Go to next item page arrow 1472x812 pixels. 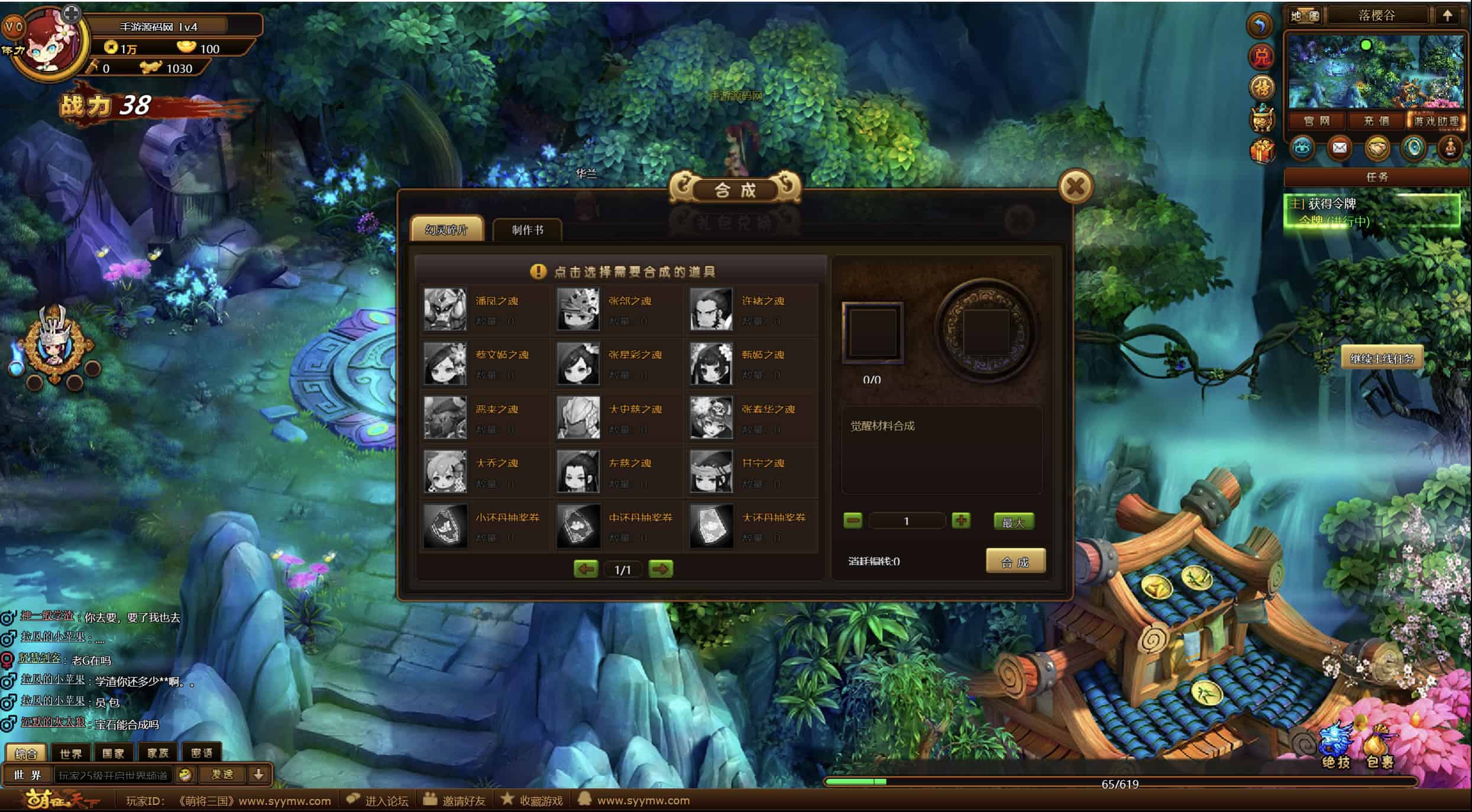660,569
